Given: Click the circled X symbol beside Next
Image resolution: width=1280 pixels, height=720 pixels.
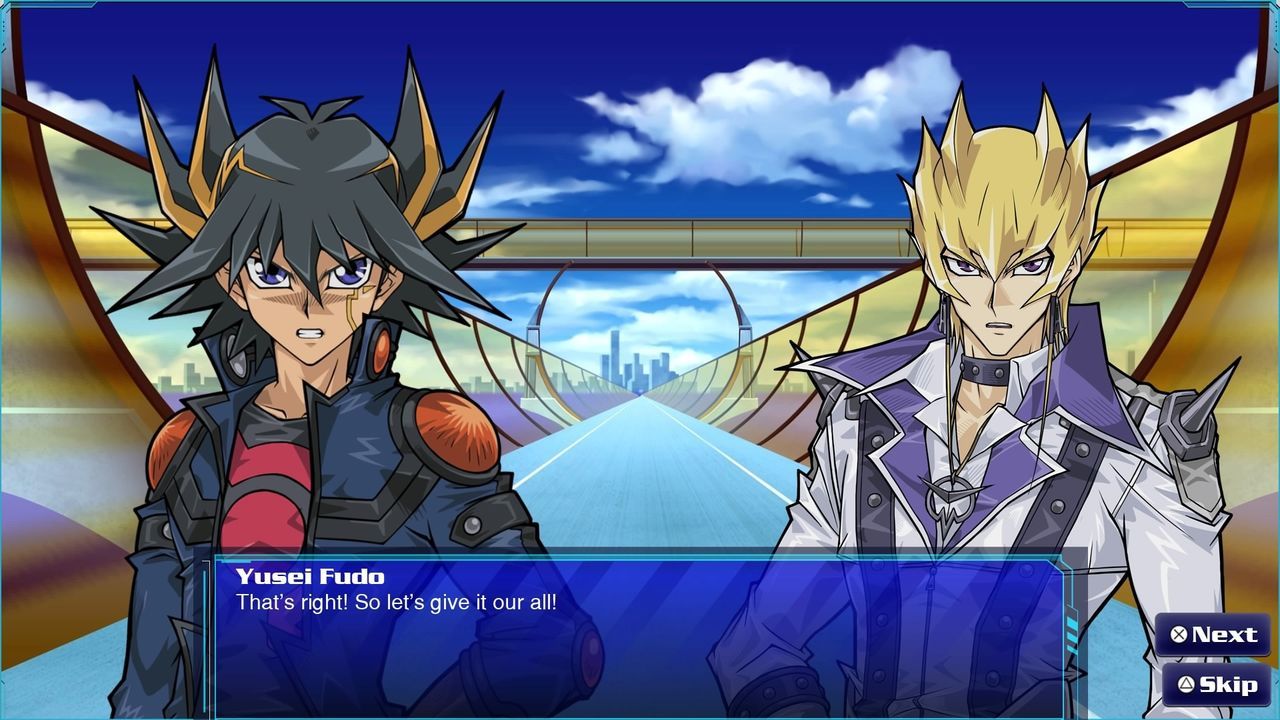Looking at the screenshot, I should click(x=1180, y=635).
